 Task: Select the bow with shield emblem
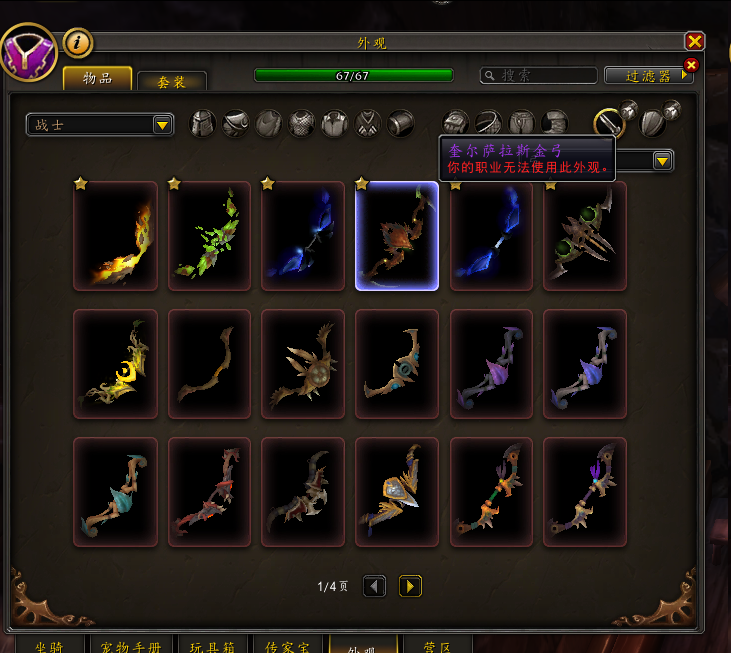tap(397, 492)
